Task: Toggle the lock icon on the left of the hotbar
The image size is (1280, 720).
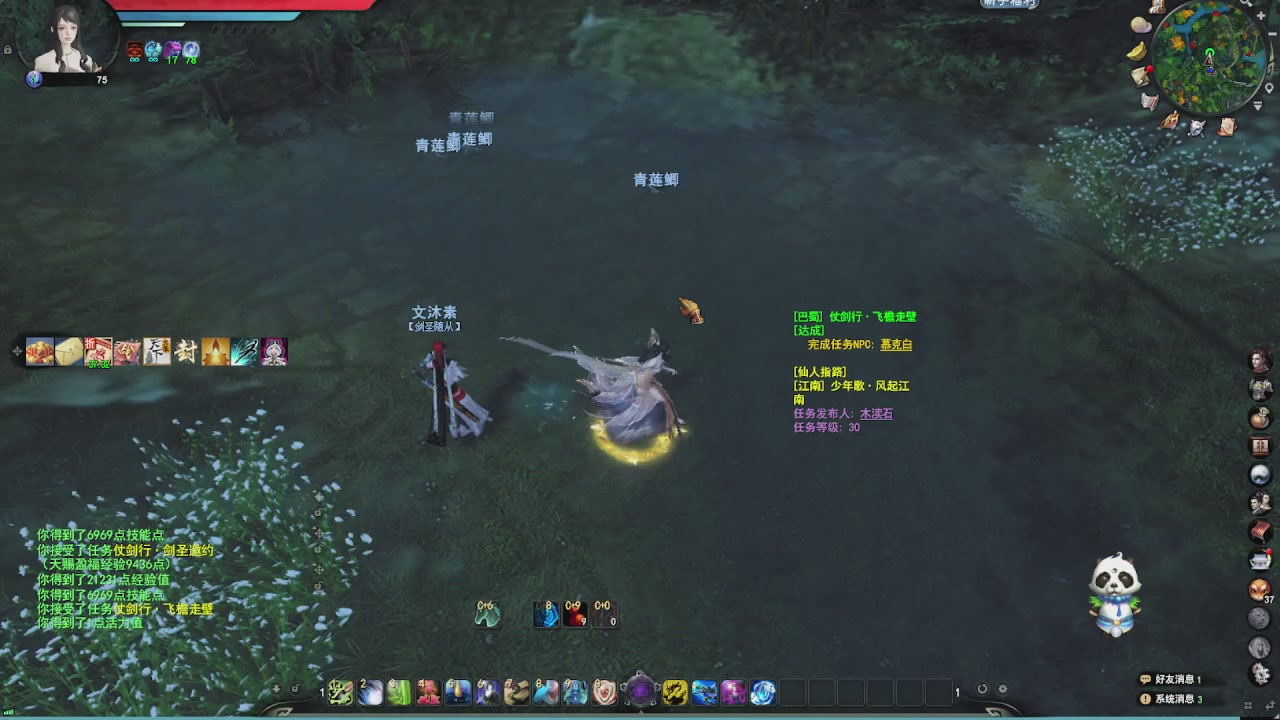Action: pos(297,688)
